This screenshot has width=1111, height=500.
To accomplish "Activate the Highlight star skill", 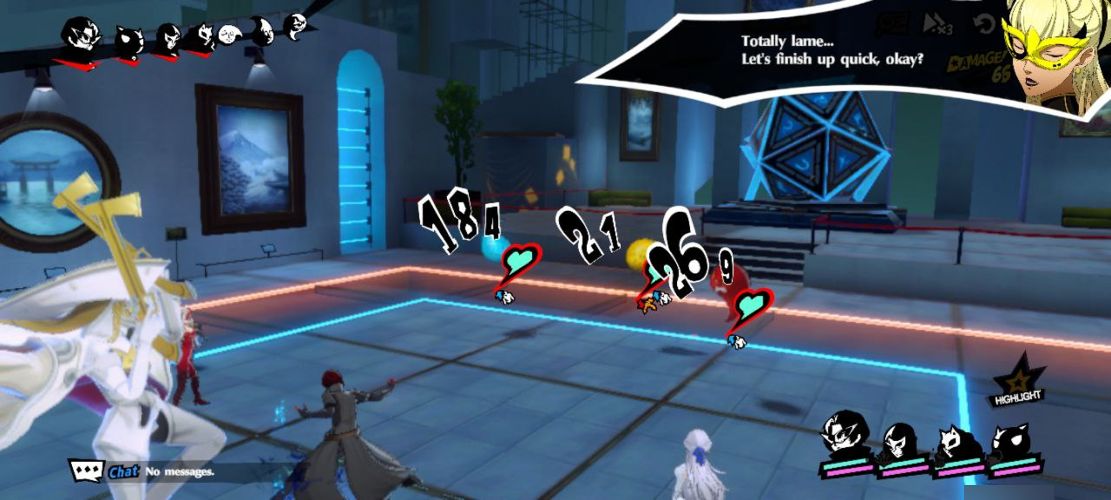I will (x=1017, y=383).
